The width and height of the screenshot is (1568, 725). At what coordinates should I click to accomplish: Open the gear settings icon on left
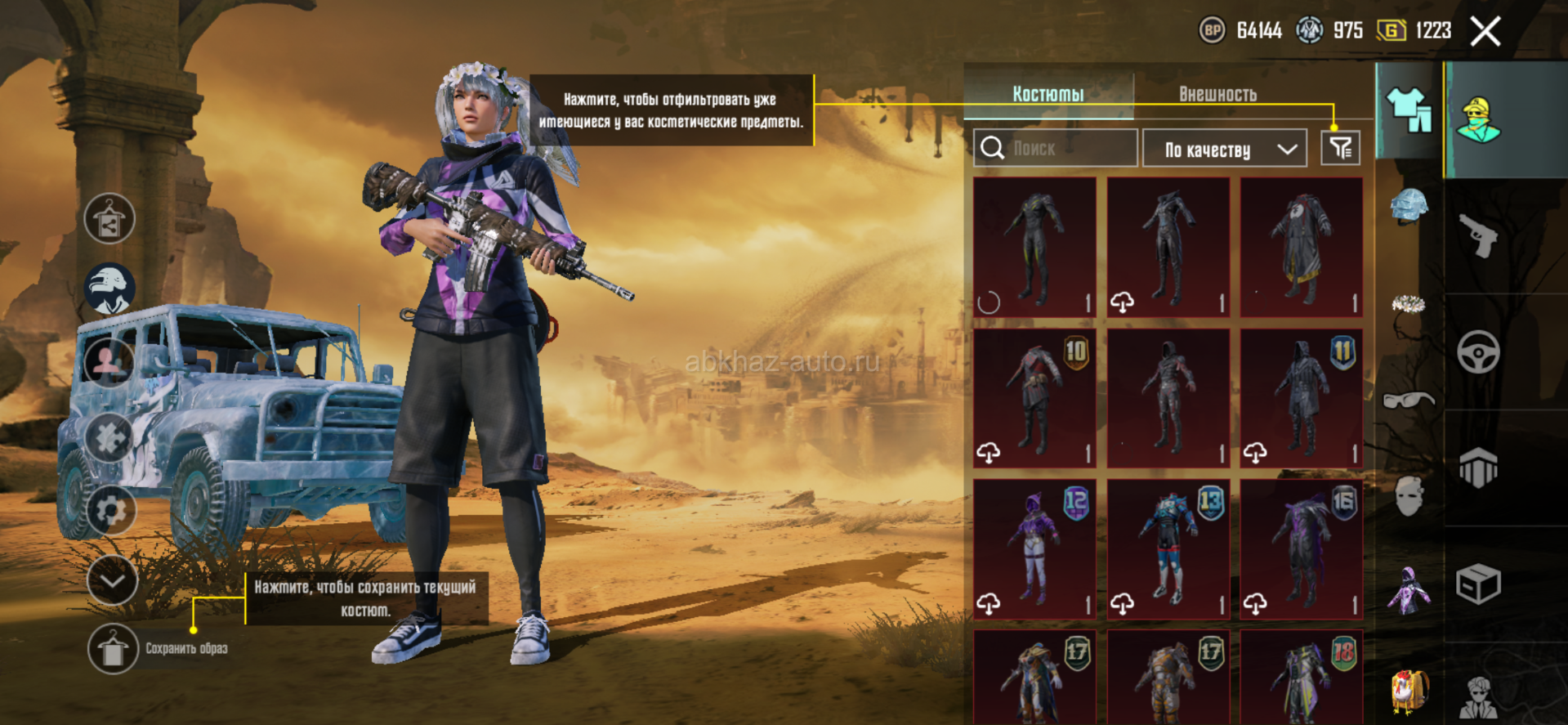click(110, 510)
